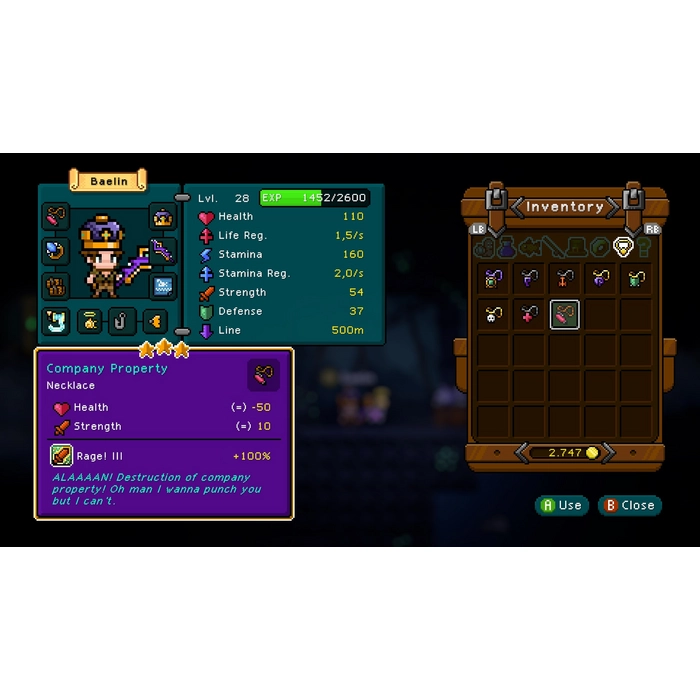Select the necklace category tab
Image resolution: width=700 pixels, height=700 pixels.
(624, 247)
